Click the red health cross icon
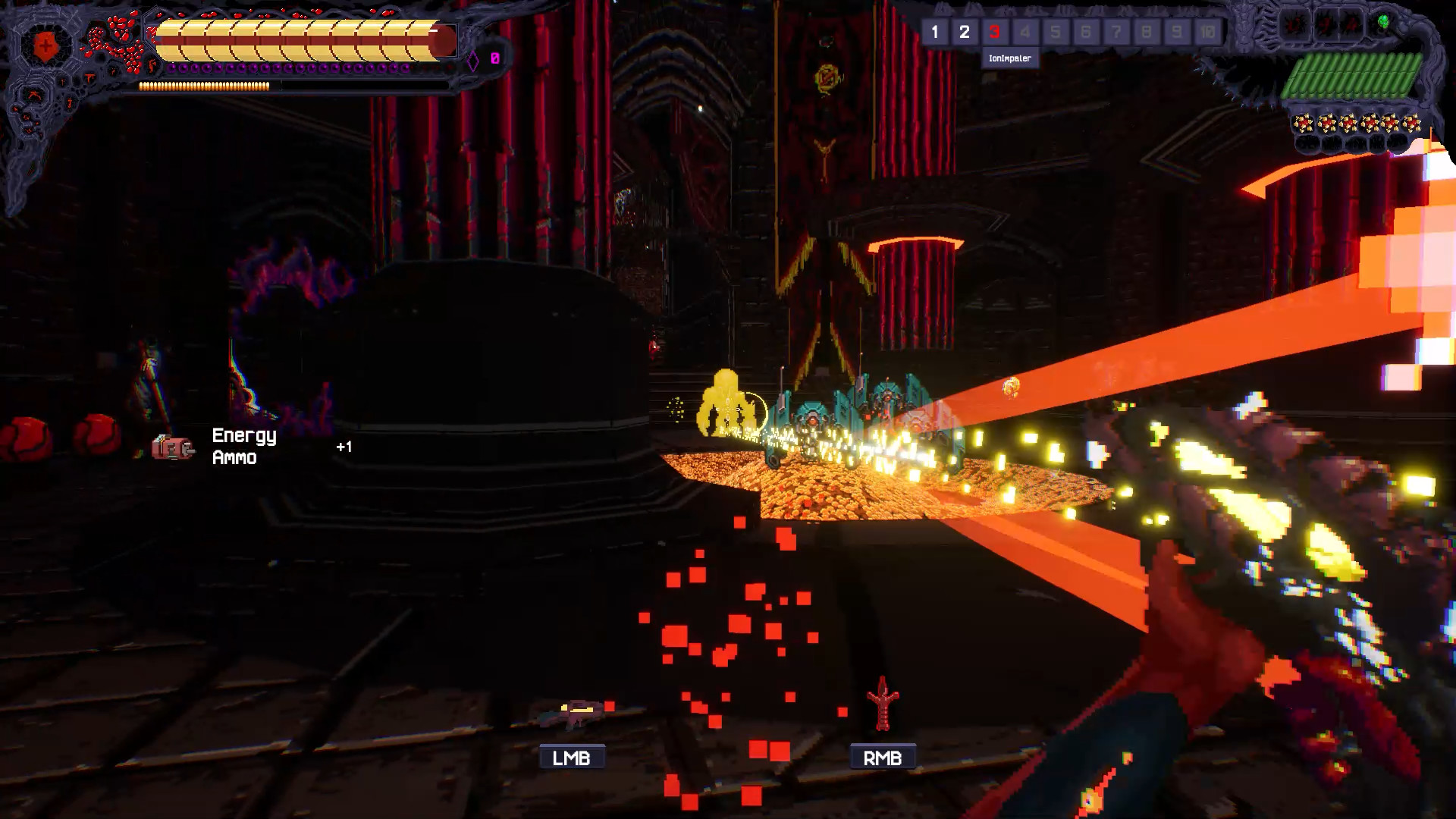This screenshot has width=1456, height=819. point(45,45)
